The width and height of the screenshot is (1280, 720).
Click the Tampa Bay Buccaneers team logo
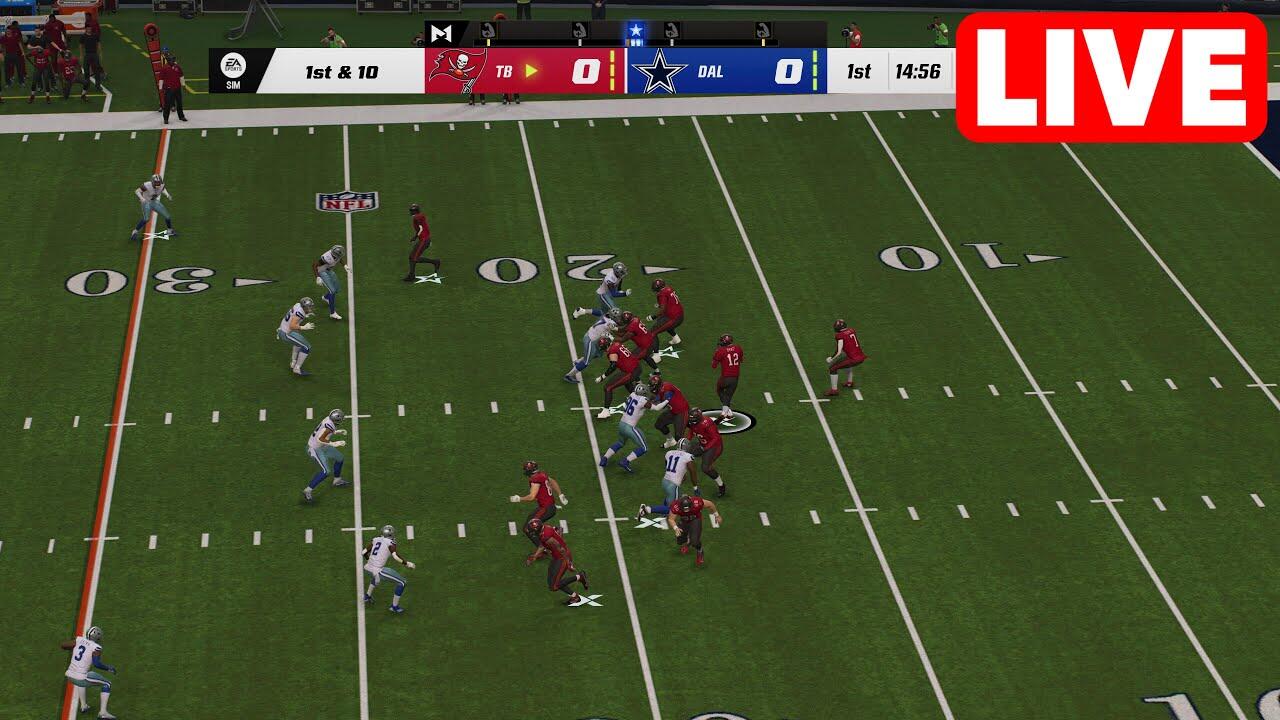point(457,71)
